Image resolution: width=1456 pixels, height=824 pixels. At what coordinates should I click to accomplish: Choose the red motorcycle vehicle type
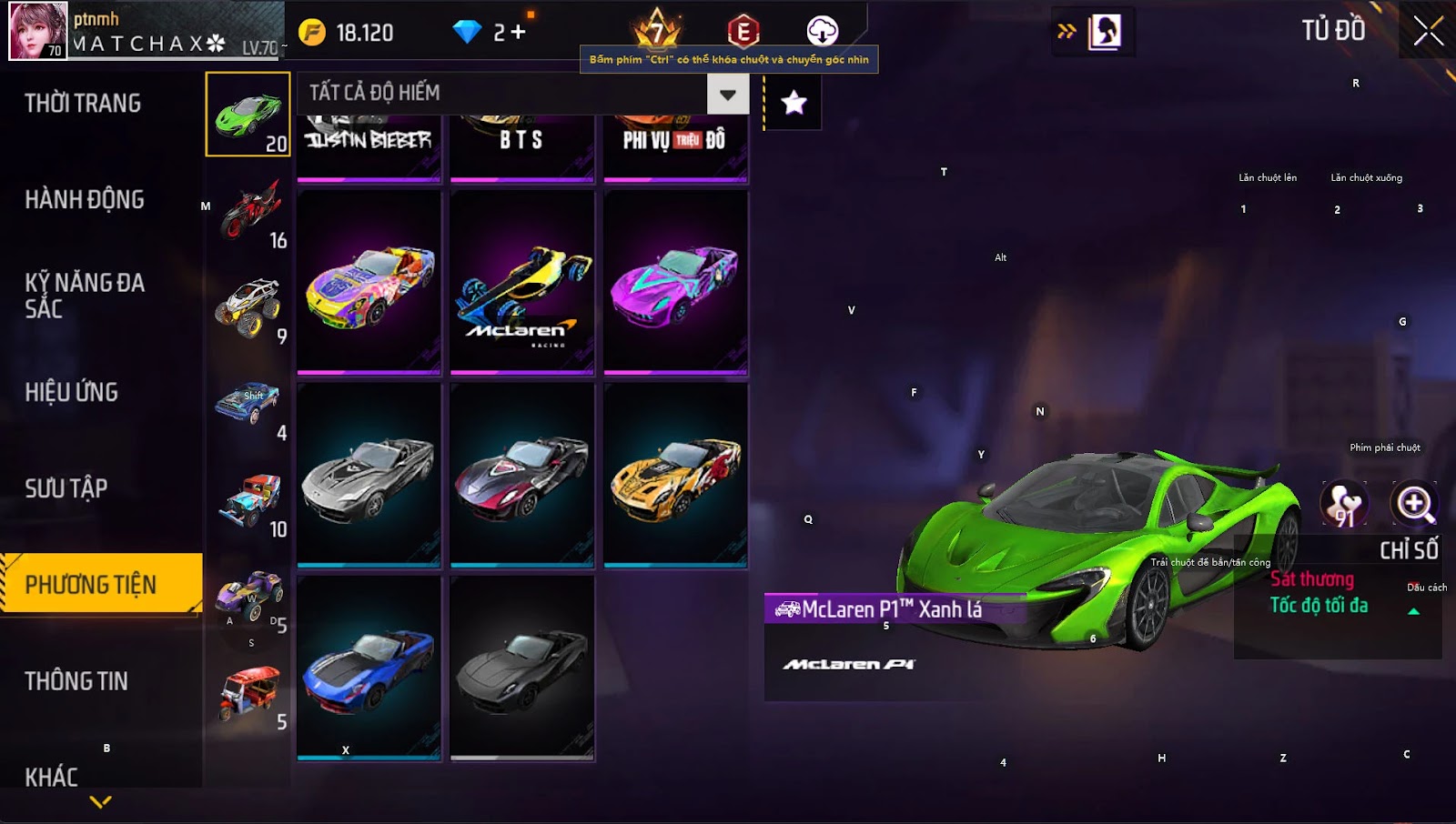pyautogui.click(x=249, y=211)
